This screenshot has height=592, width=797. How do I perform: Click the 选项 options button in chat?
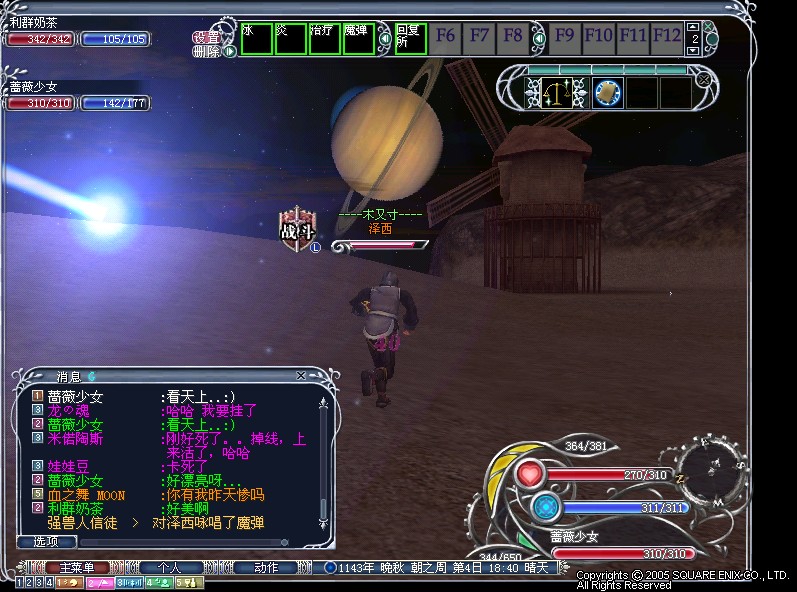46,541
